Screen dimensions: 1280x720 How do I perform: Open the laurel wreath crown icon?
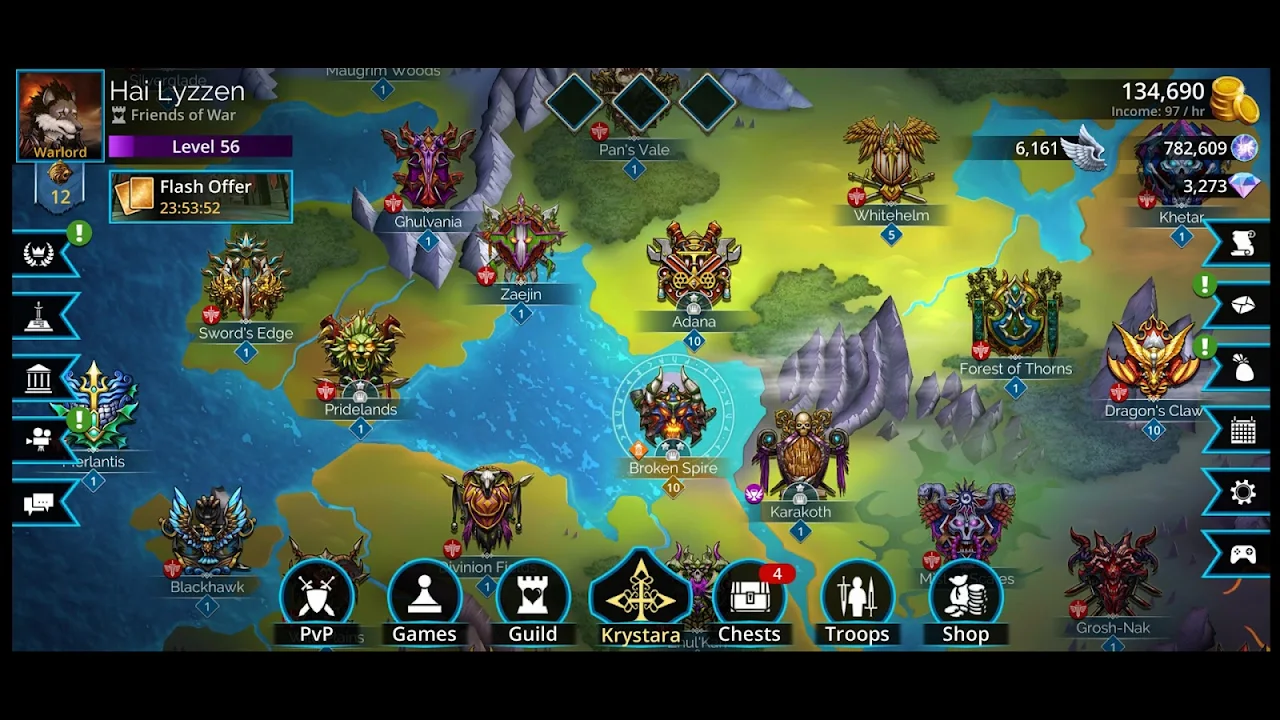tap(39, 254)
